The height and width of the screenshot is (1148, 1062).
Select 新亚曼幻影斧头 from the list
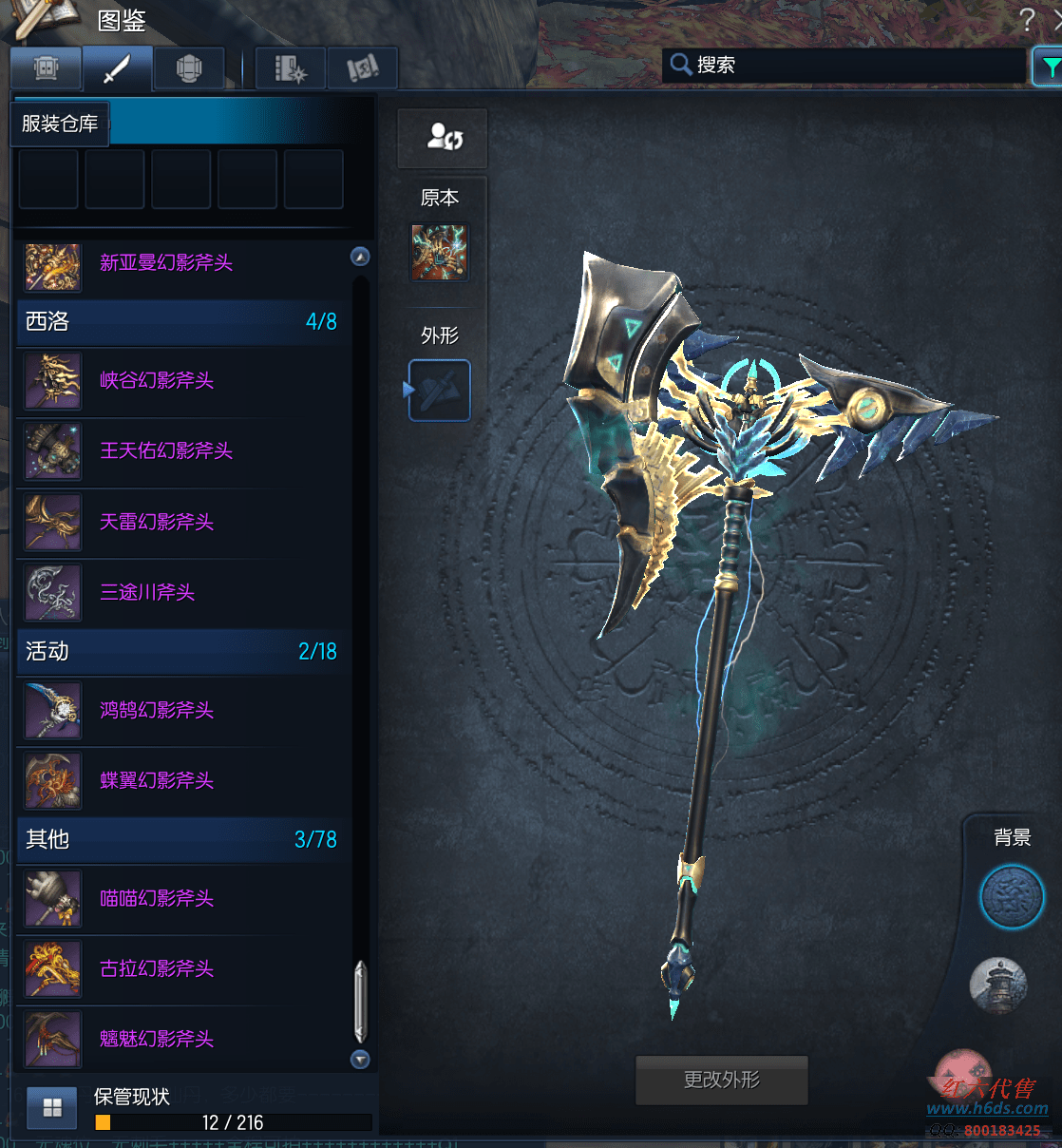165,263
